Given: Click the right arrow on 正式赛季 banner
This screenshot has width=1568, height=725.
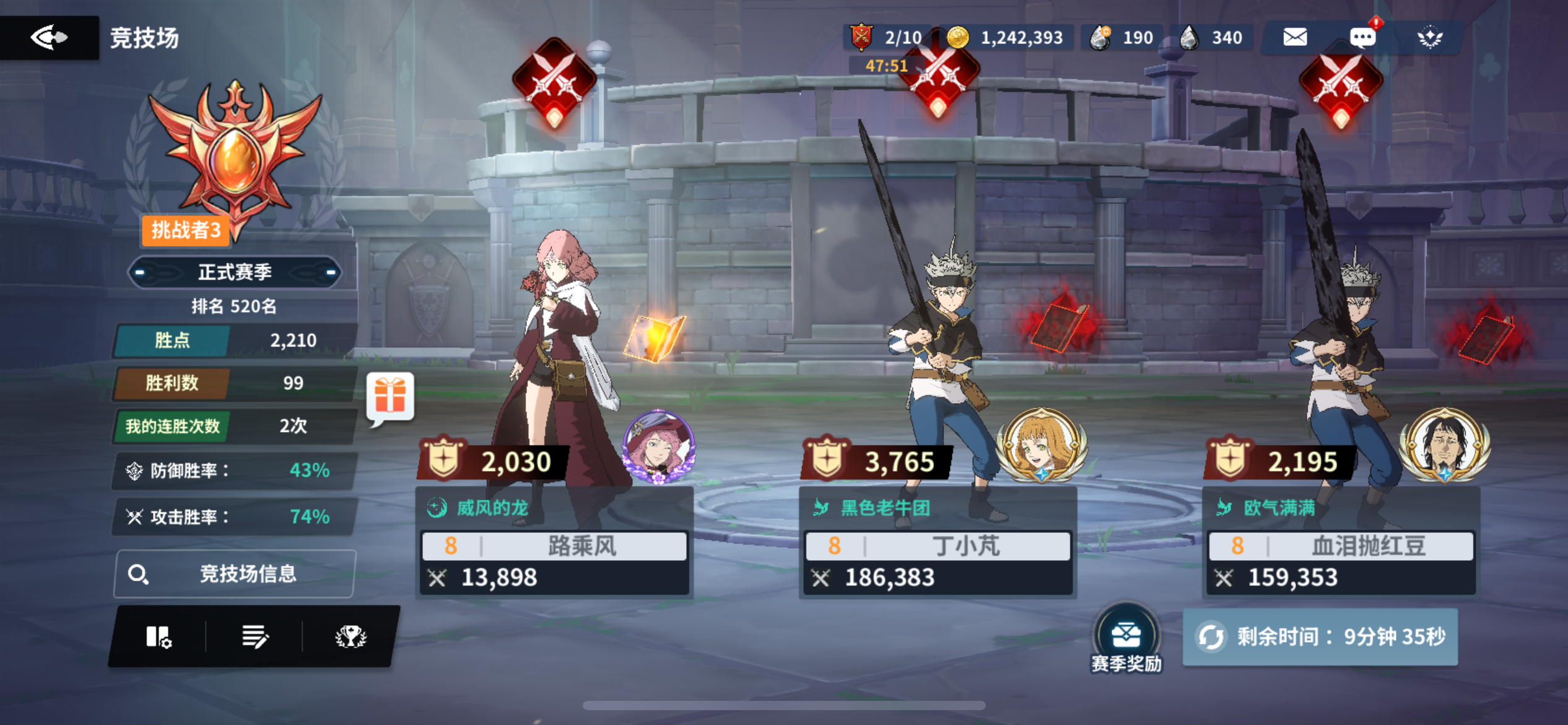Looking at the screenshot, I should (325, 271).
